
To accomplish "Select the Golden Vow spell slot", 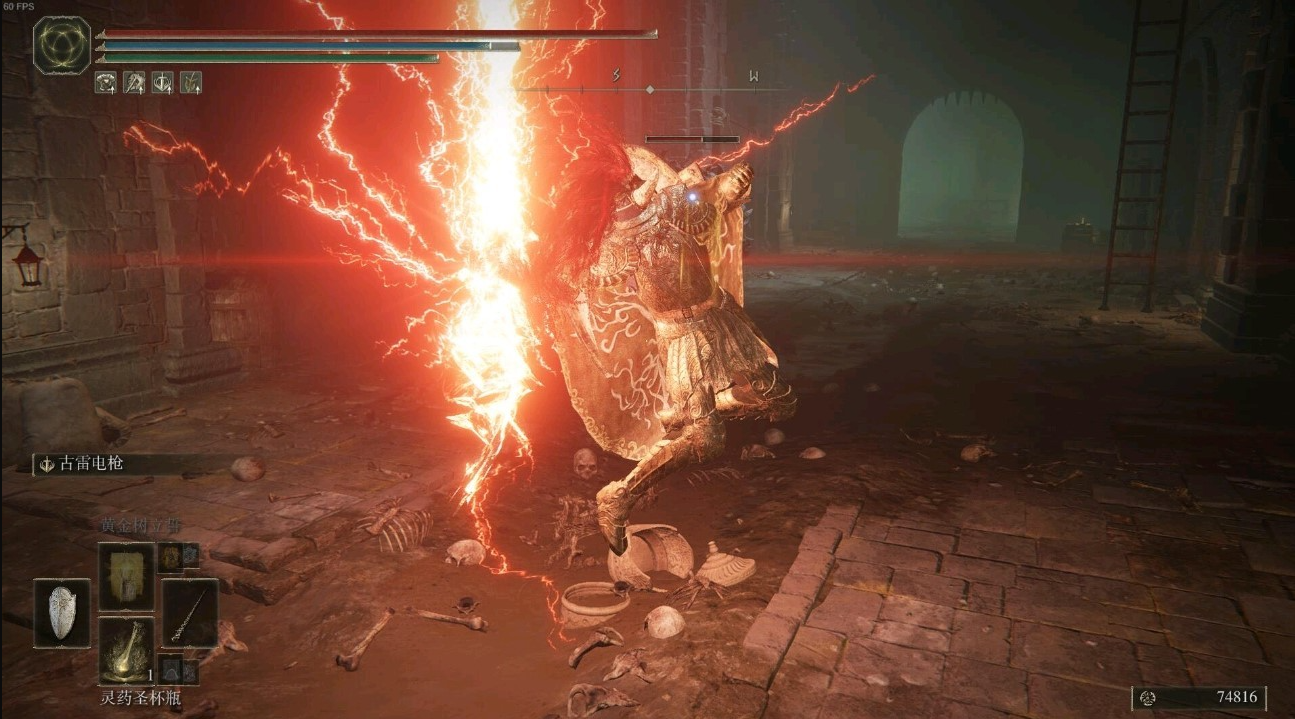I will click(x=126, y=577).
